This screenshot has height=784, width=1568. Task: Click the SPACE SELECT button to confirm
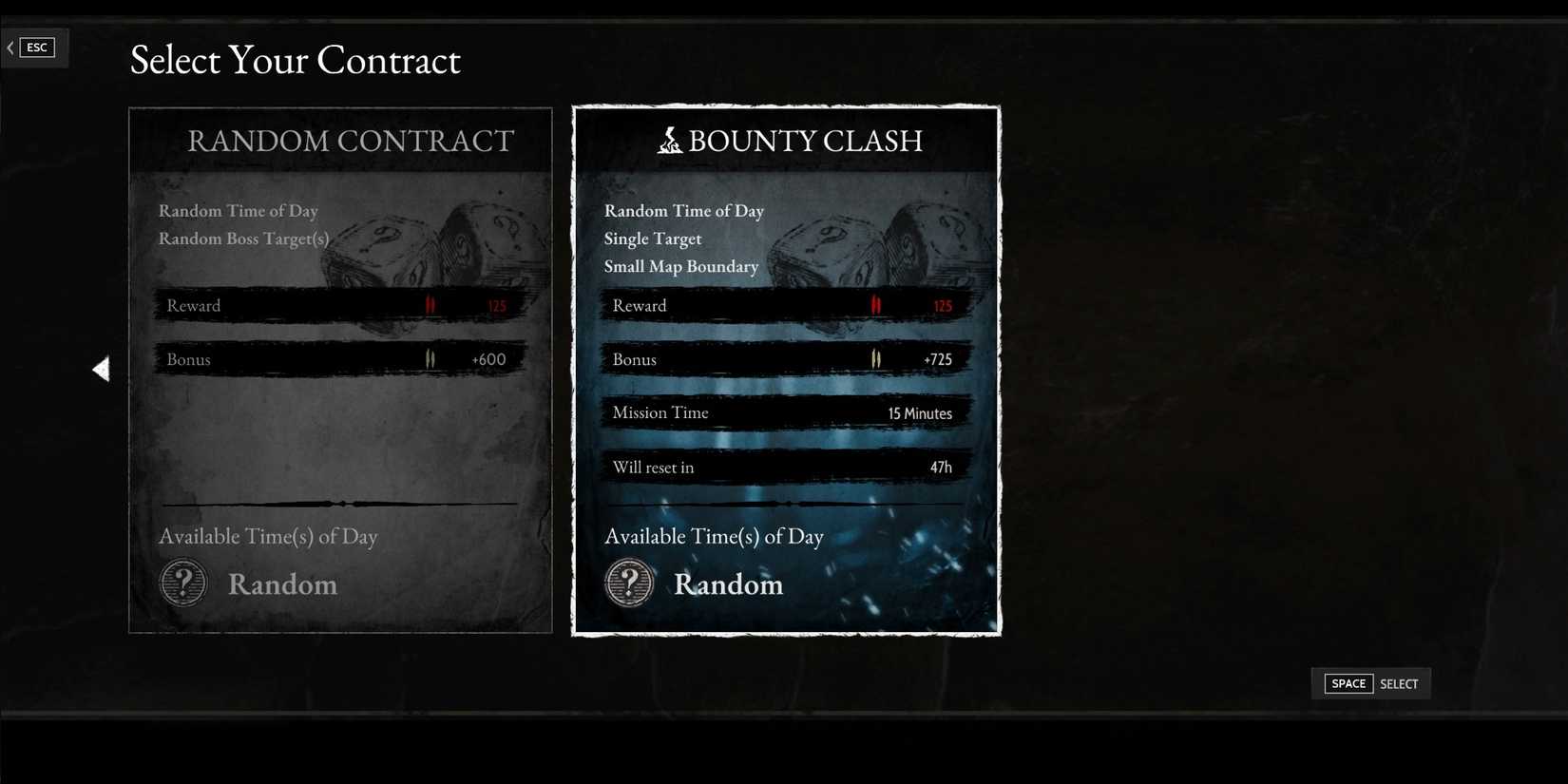pyautogui.click(x=1370, y=683)
